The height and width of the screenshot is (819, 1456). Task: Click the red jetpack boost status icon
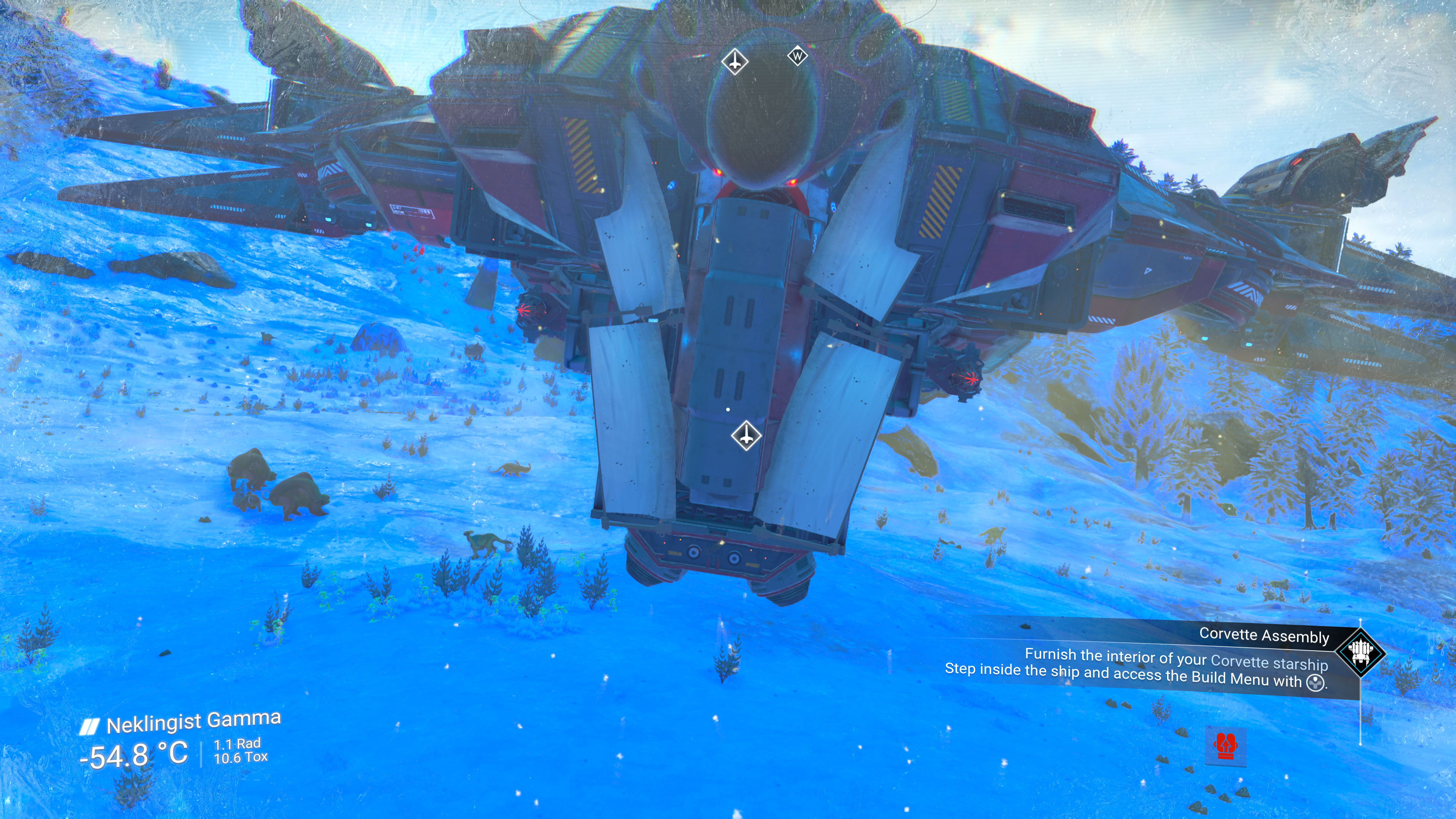pyautogui.click(x=1225, y=746)
